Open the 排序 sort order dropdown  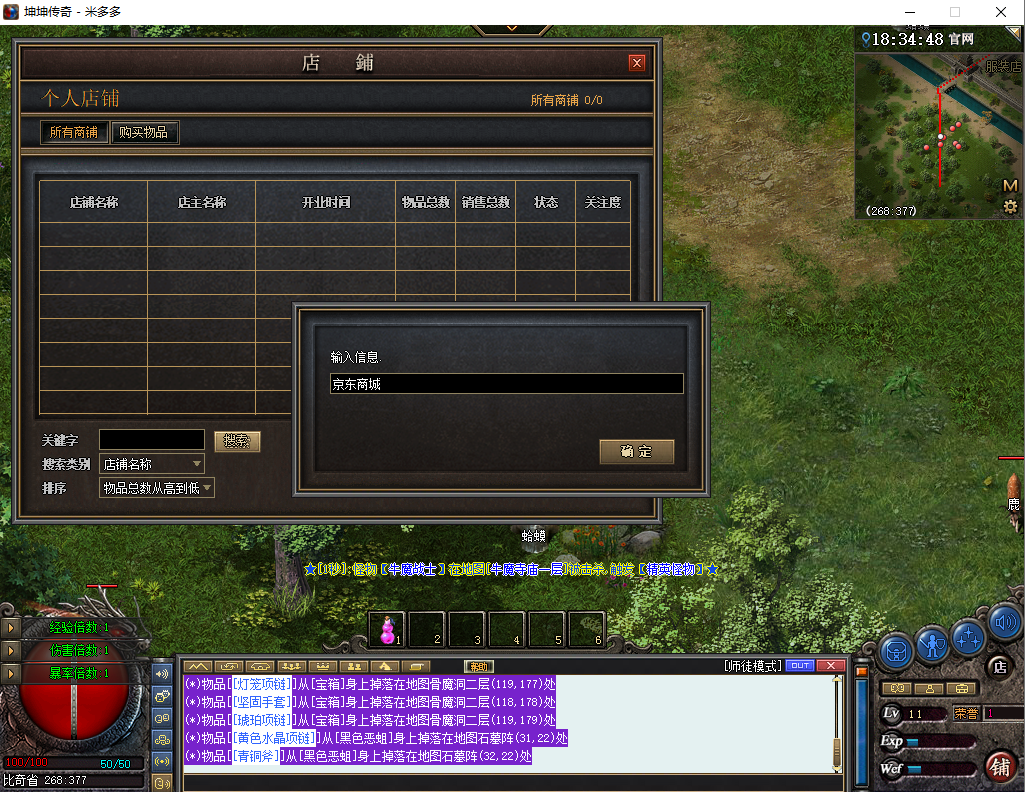[x=157, y=488]
